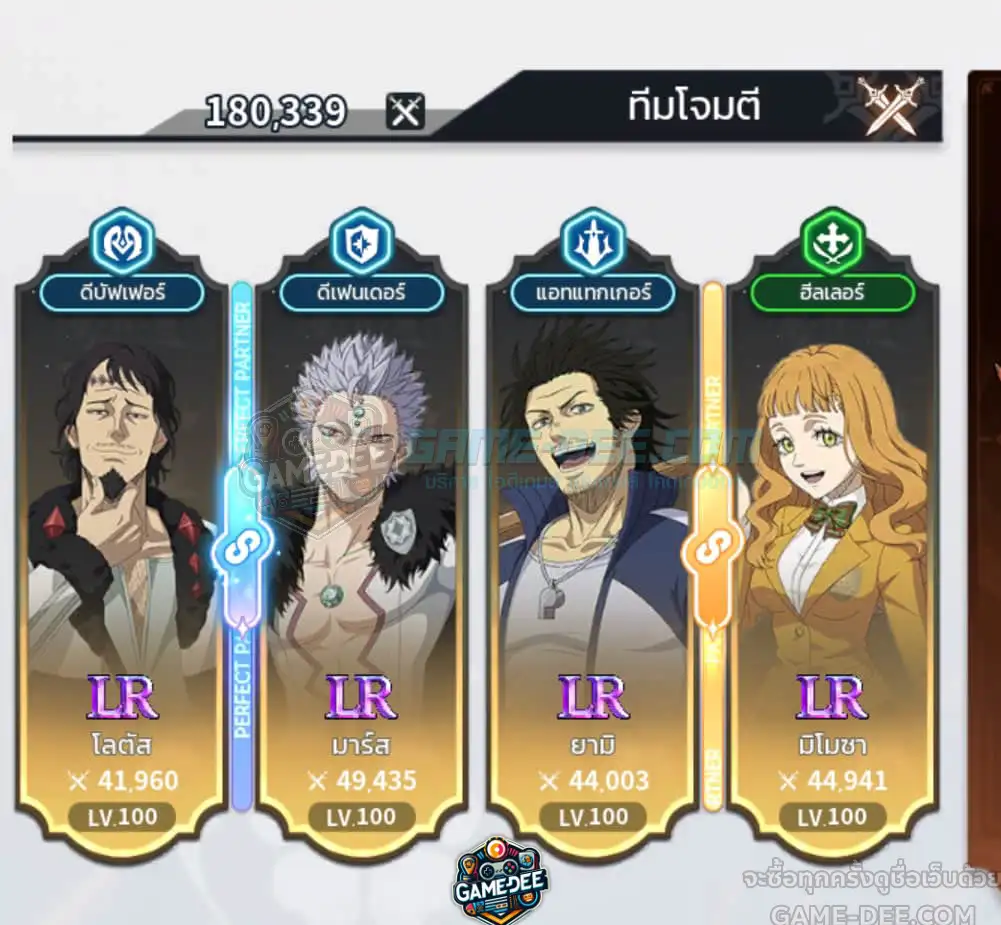The image size is (1001, 925).
Task: Open the GAME-DEE.COM watermark link
Action: tap(872, 913)
